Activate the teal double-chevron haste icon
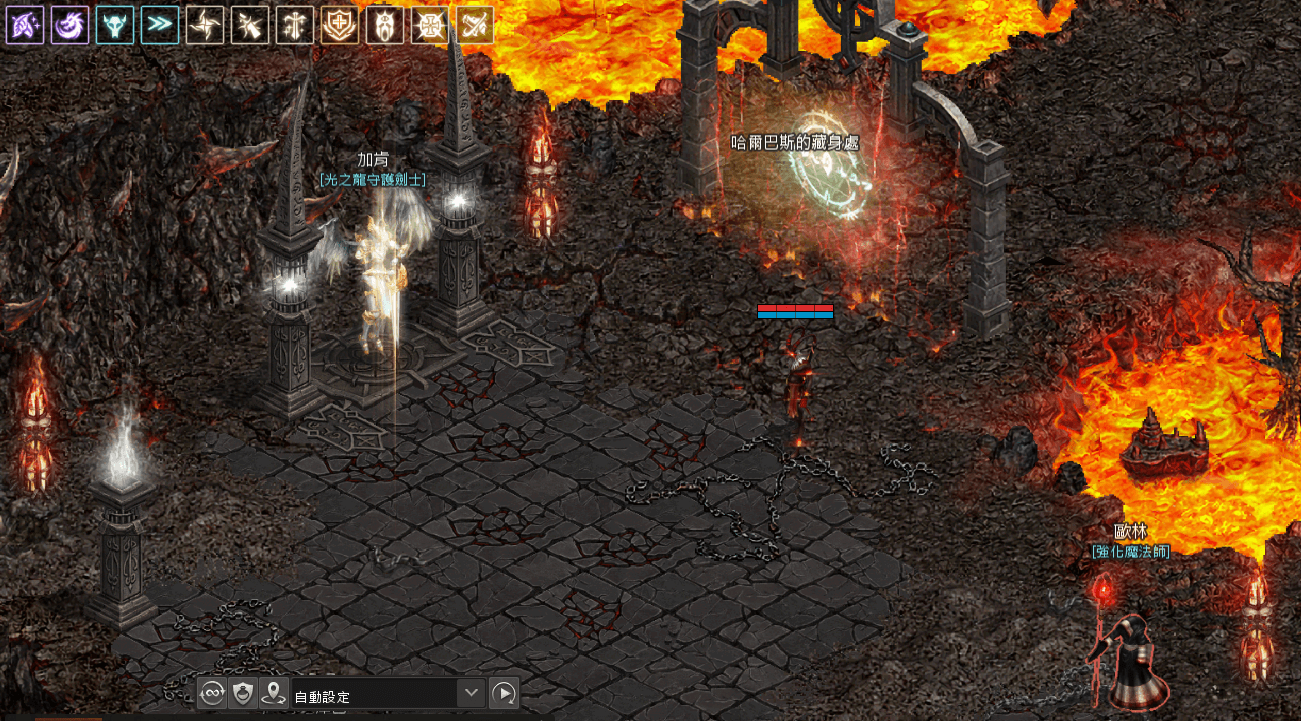 pyautogui.click(x=160, y=25)
